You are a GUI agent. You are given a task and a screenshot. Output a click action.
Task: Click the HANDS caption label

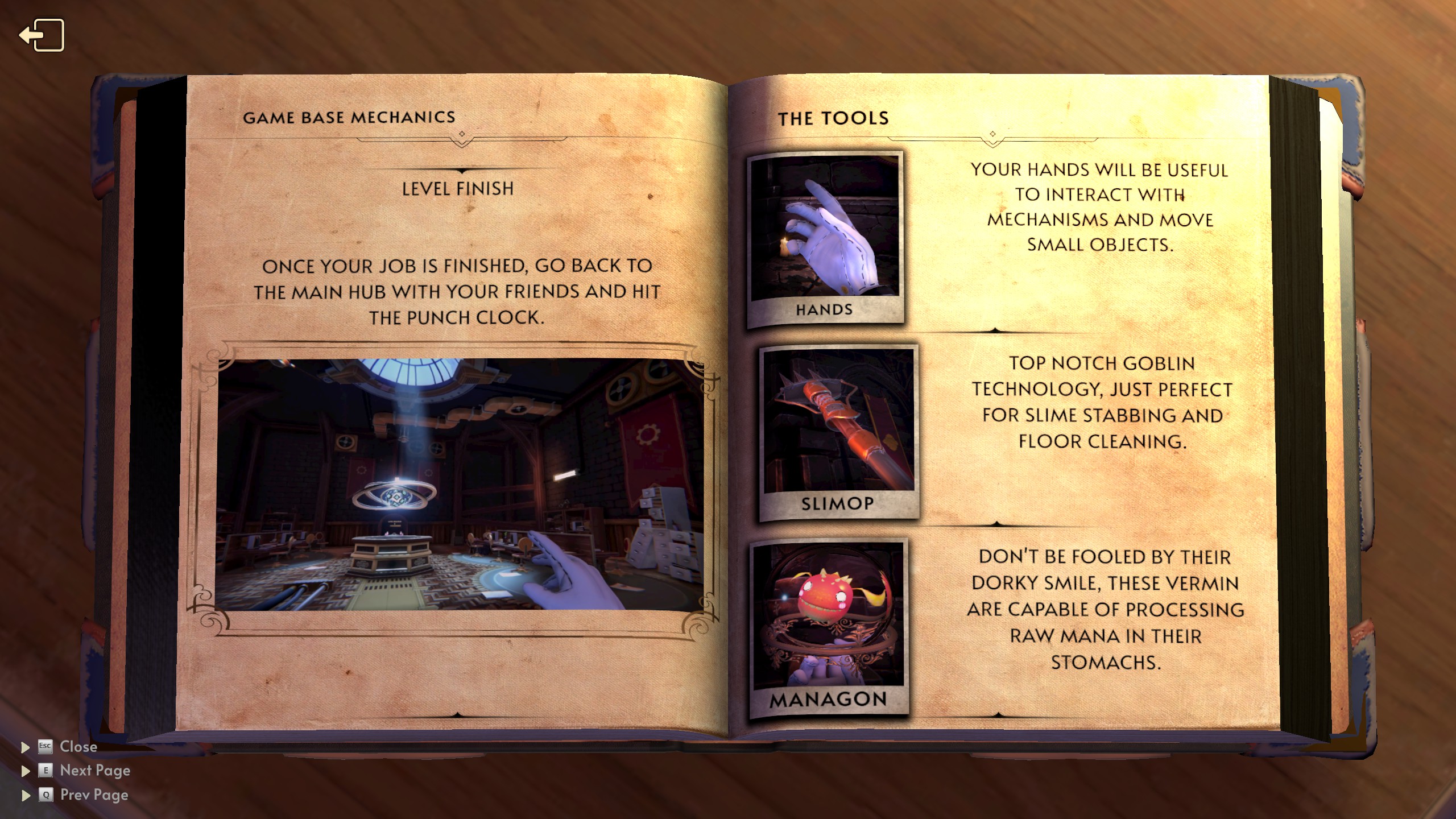(x=824, y=309)
